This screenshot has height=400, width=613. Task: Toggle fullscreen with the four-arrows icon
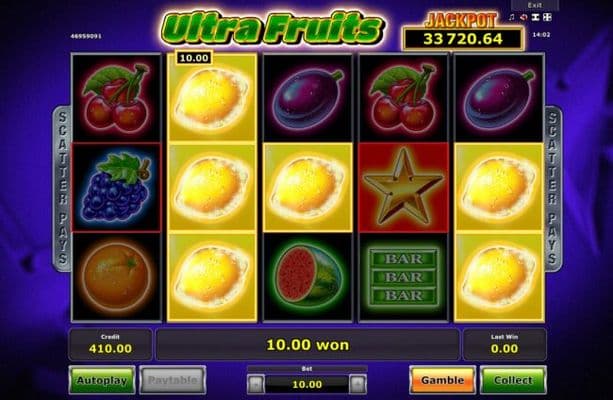545,17
